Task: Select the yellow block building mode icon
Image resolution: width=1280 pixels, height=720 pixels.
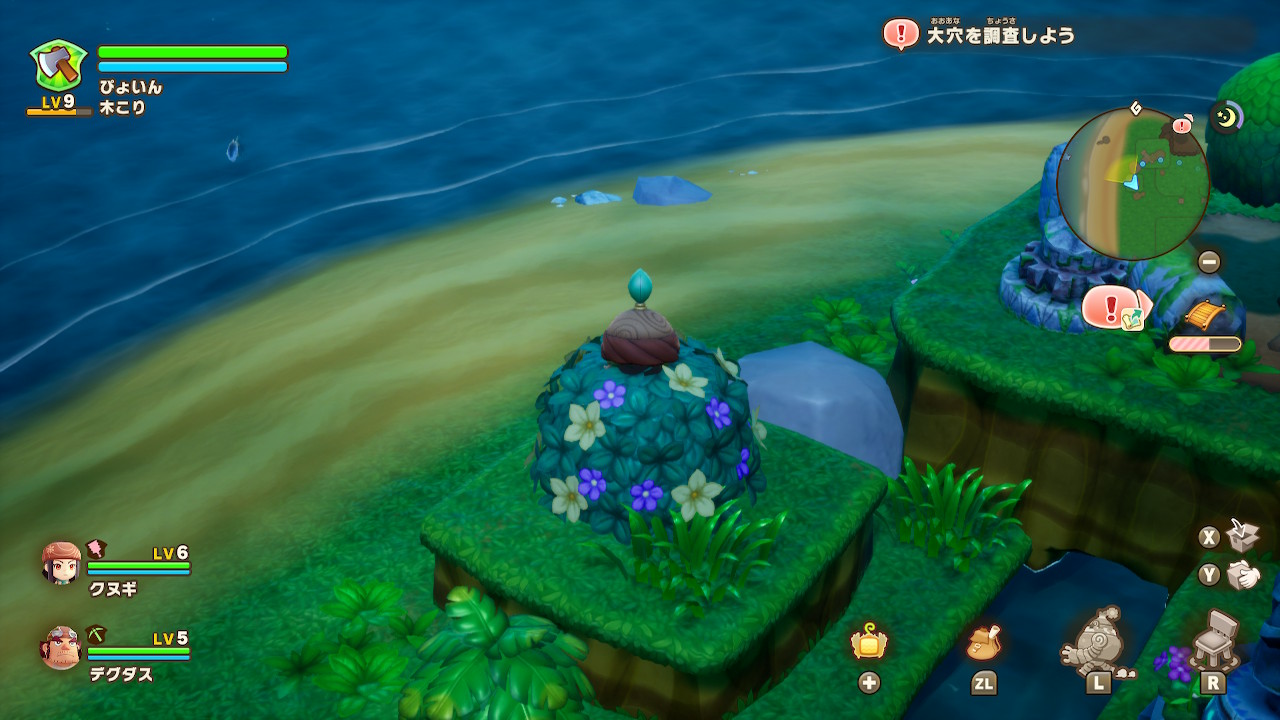Action: tap(869, 642)
